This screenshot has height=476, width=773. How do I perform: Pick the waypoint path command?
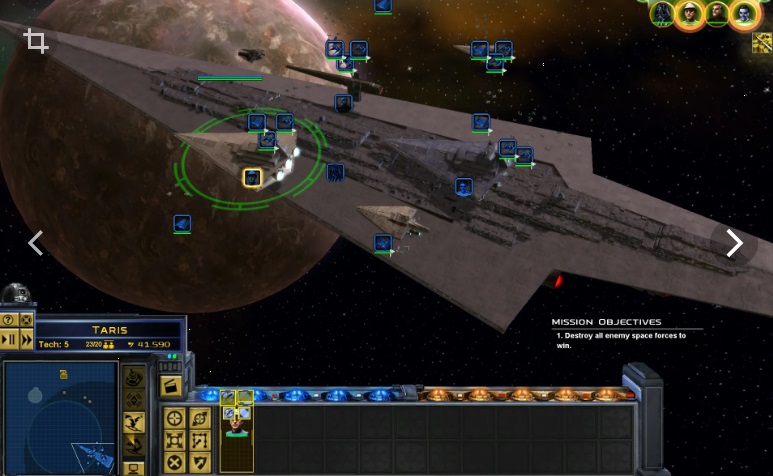point(199,440)
